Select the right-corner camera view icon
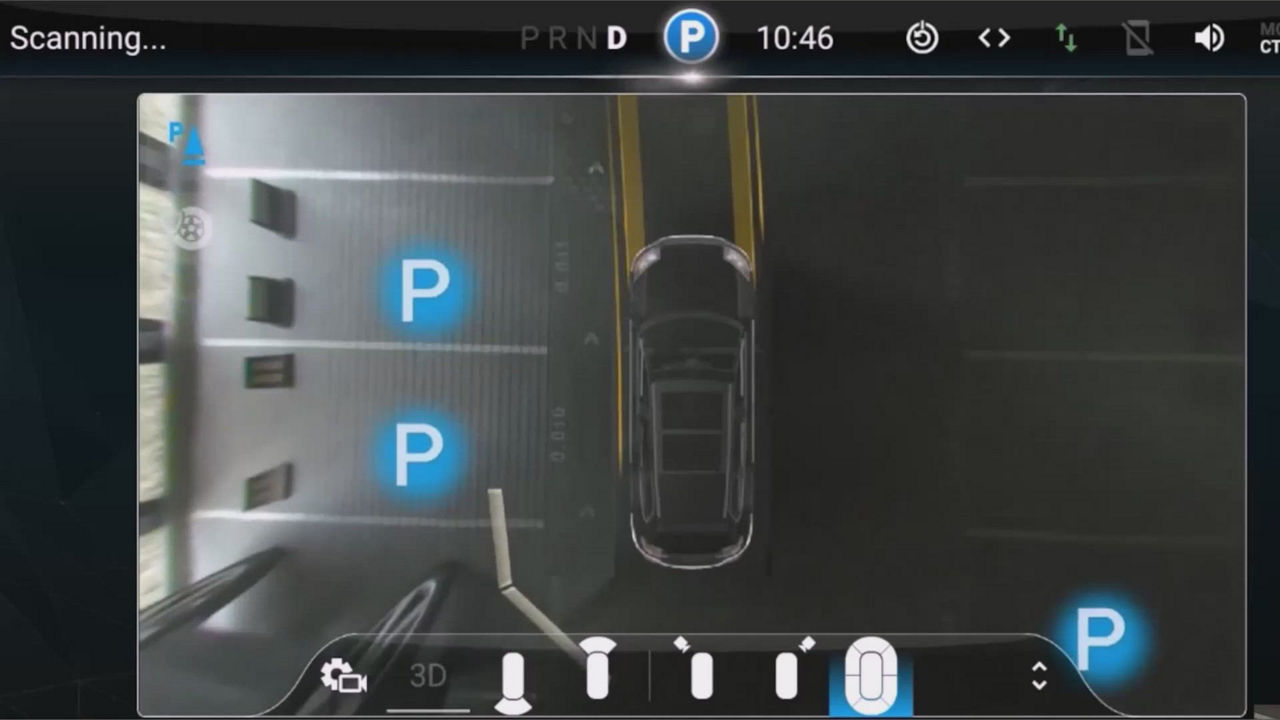1280x720 pixels. click(787, 672)
